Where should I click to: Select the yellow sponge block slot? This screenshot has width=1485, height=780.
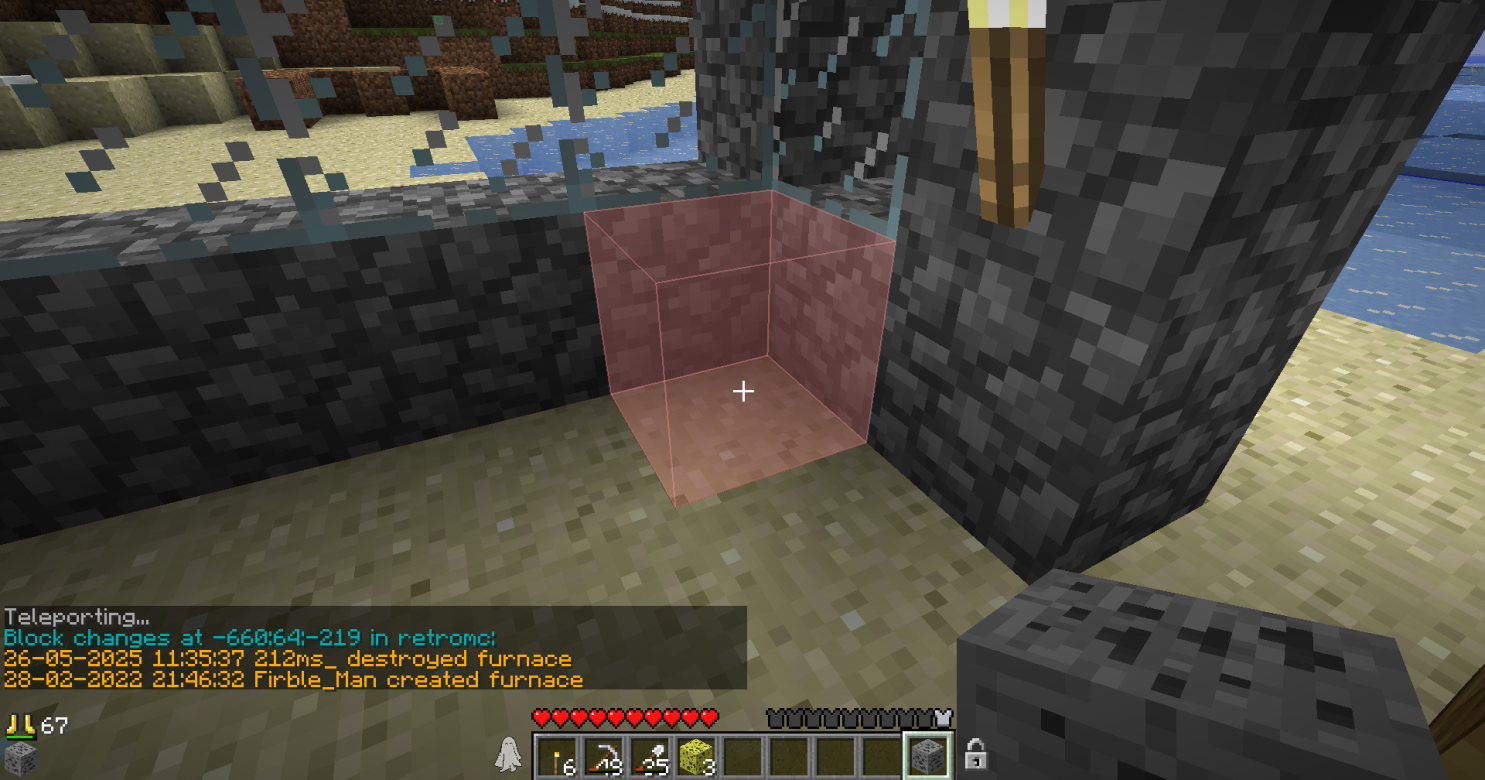pyautogui.click(x=696, y=755)
